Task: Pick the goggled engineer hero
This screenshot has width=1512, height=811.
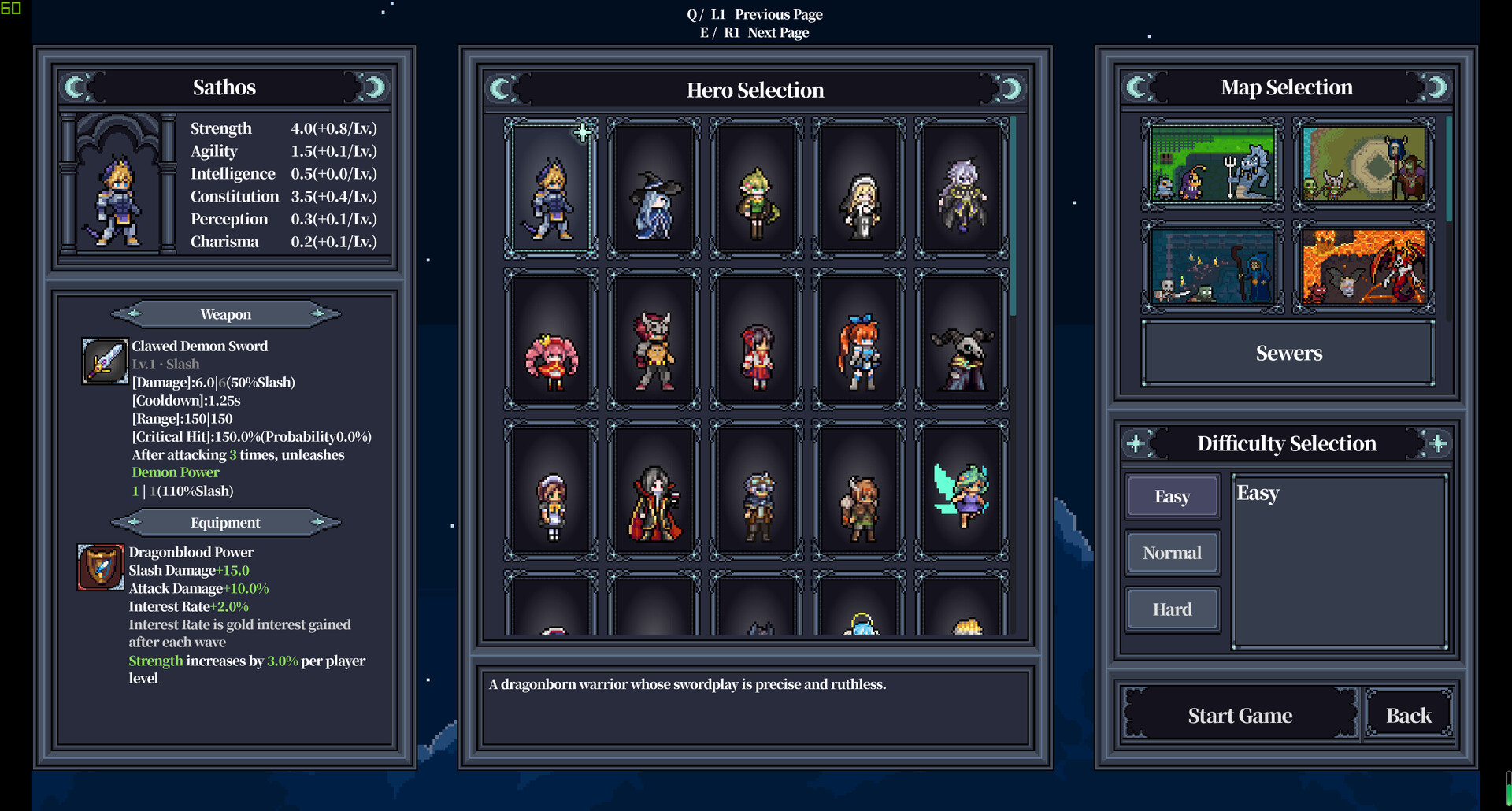Action: [x=756, y=491]
